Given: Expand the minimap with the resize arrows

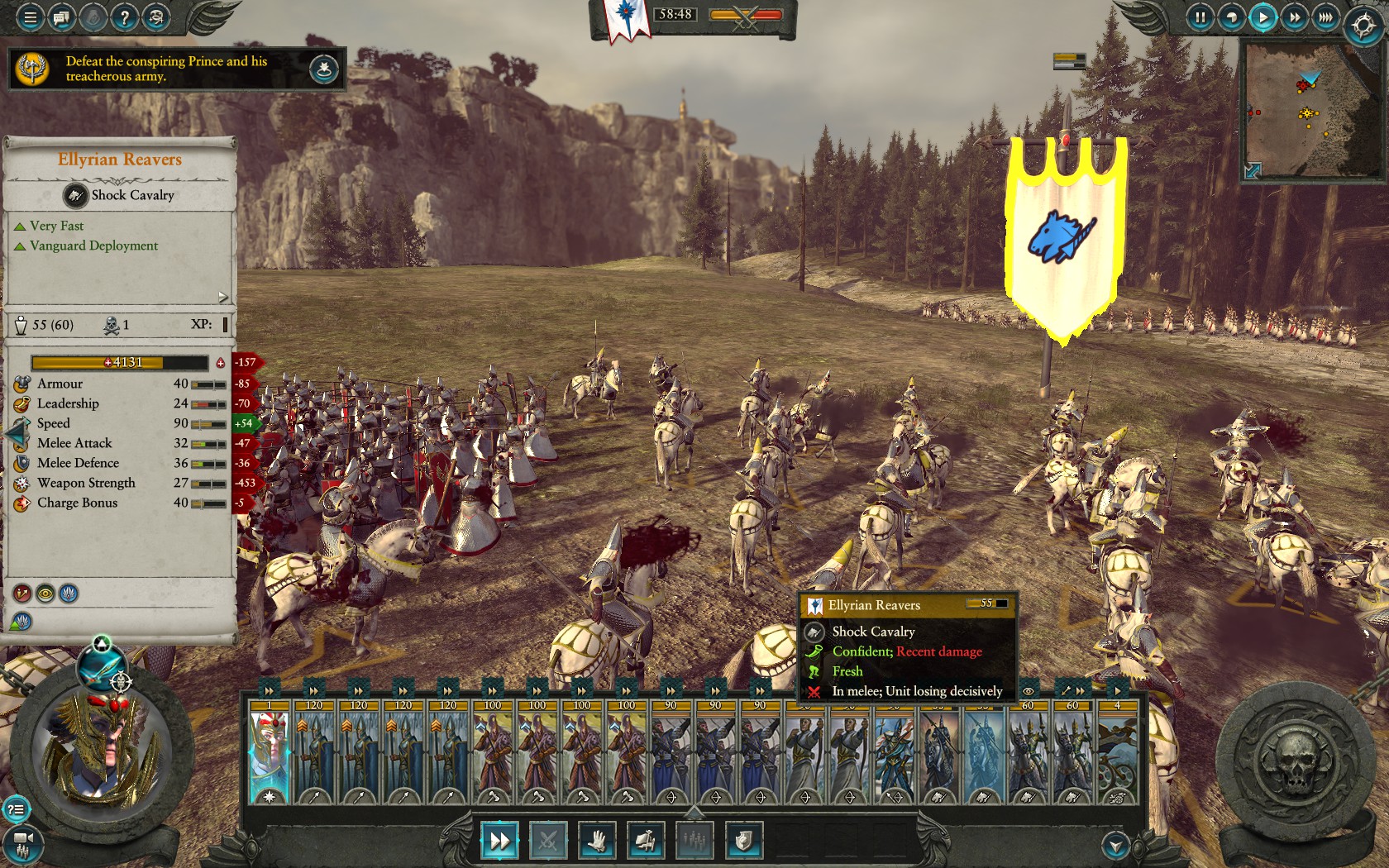Looking at the screenshot, I should click(1253, 170).
